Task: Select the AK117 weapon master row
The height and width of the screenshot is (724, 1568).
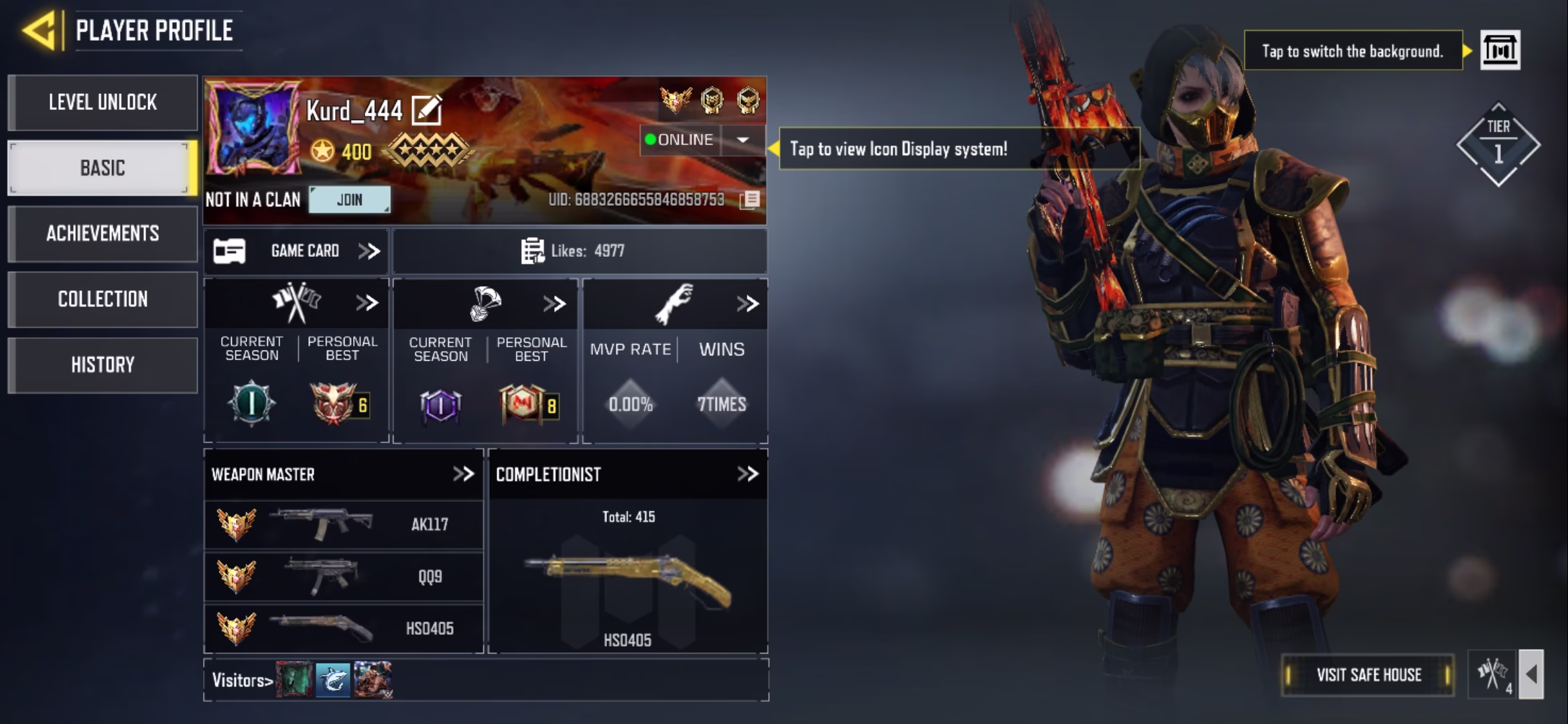Action: (x=343, y=524)
